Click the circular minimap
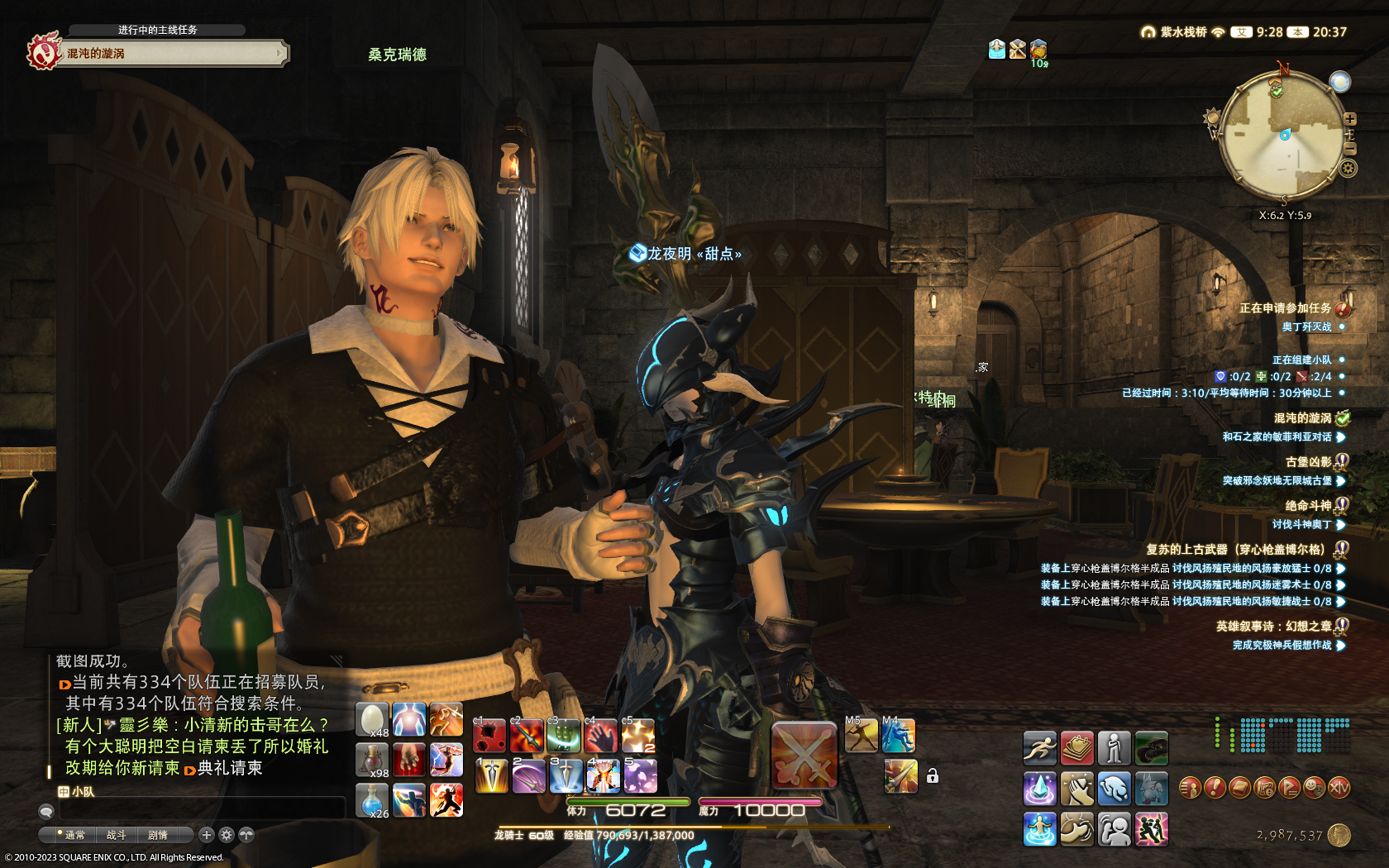This screenshot has height=868, width=1389. click(1282, 136)
